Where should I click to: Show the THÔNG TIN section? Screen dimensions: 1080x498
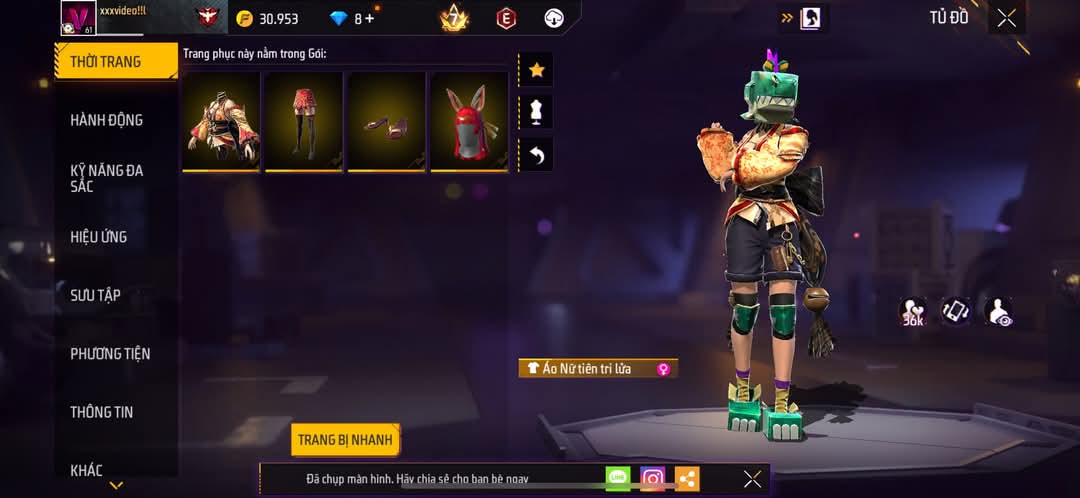pyautogui.click(x=102, y=412)
